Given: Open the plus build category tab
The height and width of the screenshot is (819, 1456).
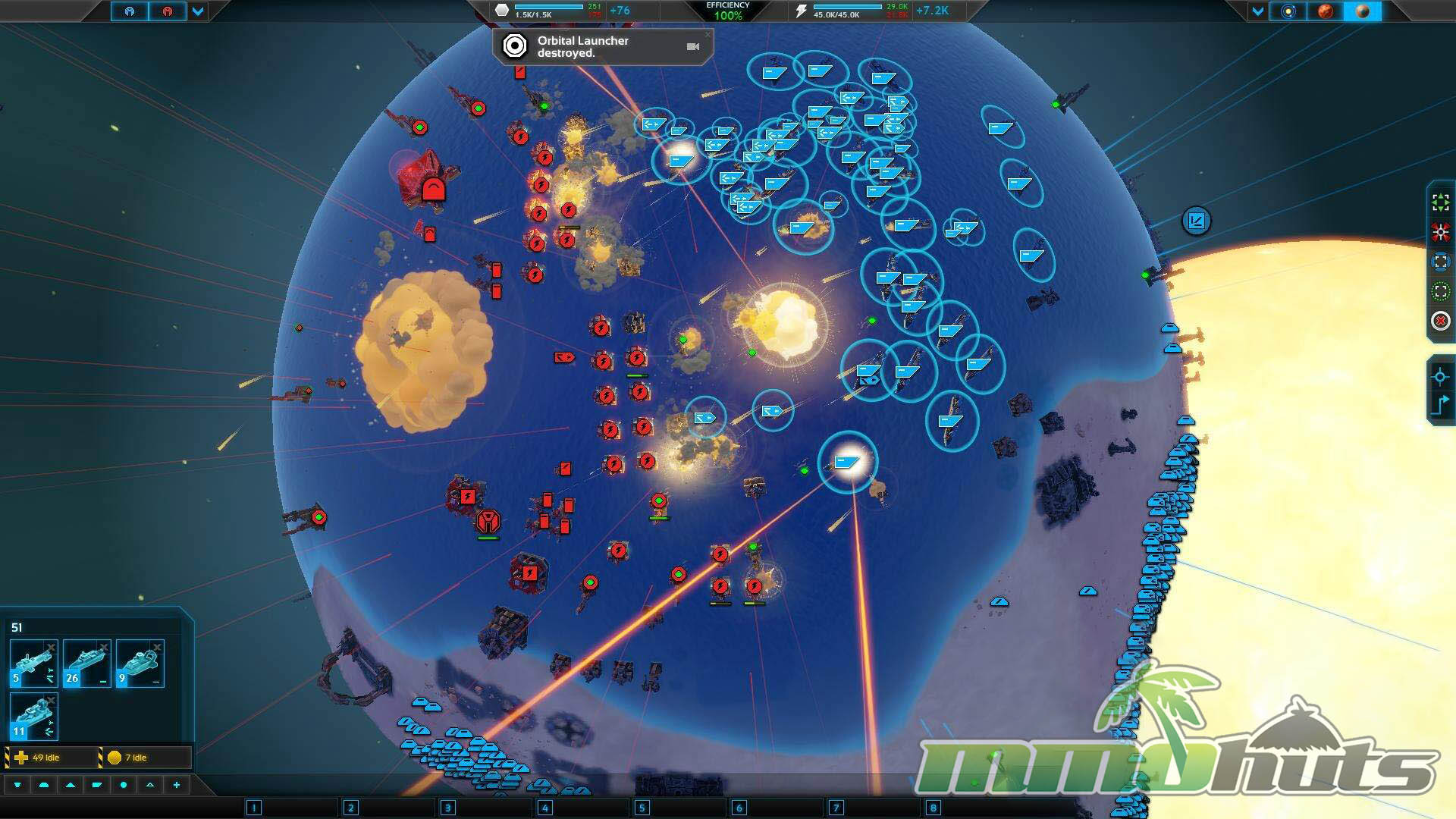Looking at the screenshot, I should point(177,785).
